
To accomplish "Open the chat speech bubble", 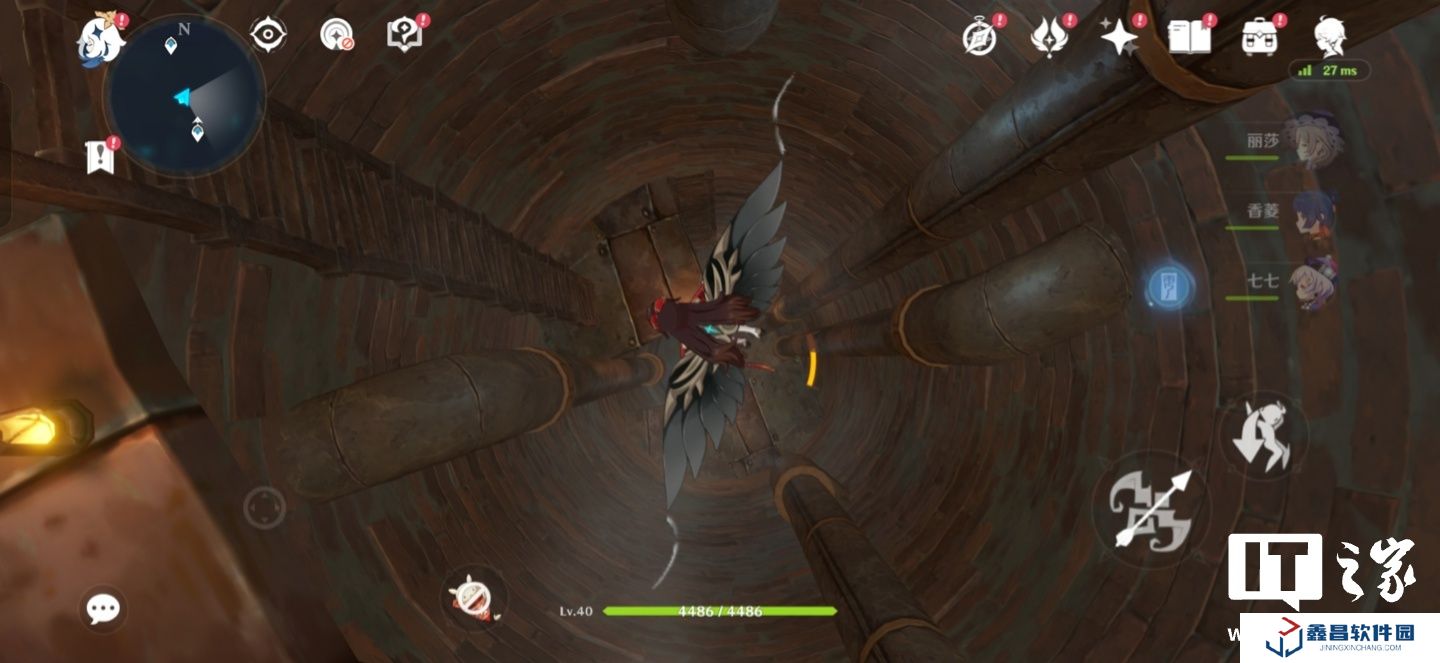I will pyautogui.click(x=103, y=608).
